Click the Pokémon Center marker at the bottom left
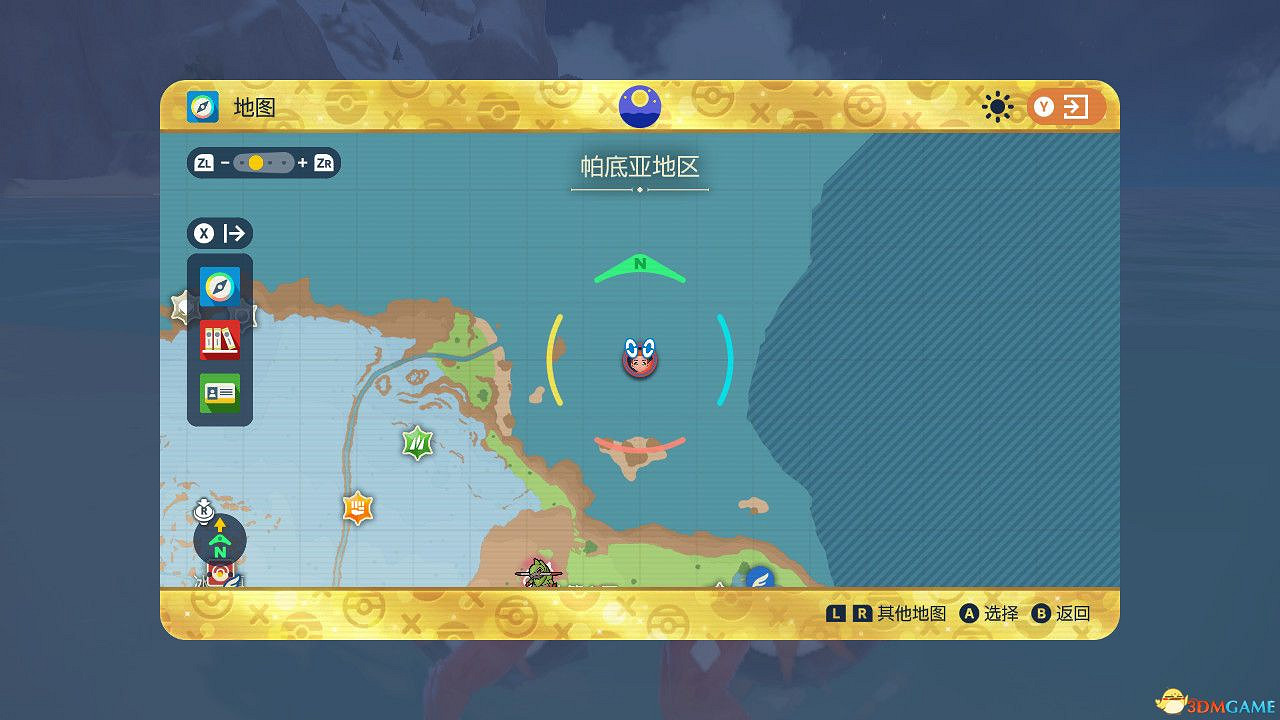Image resolution: width=1280 pixels, height=720 pixels. 222,575
